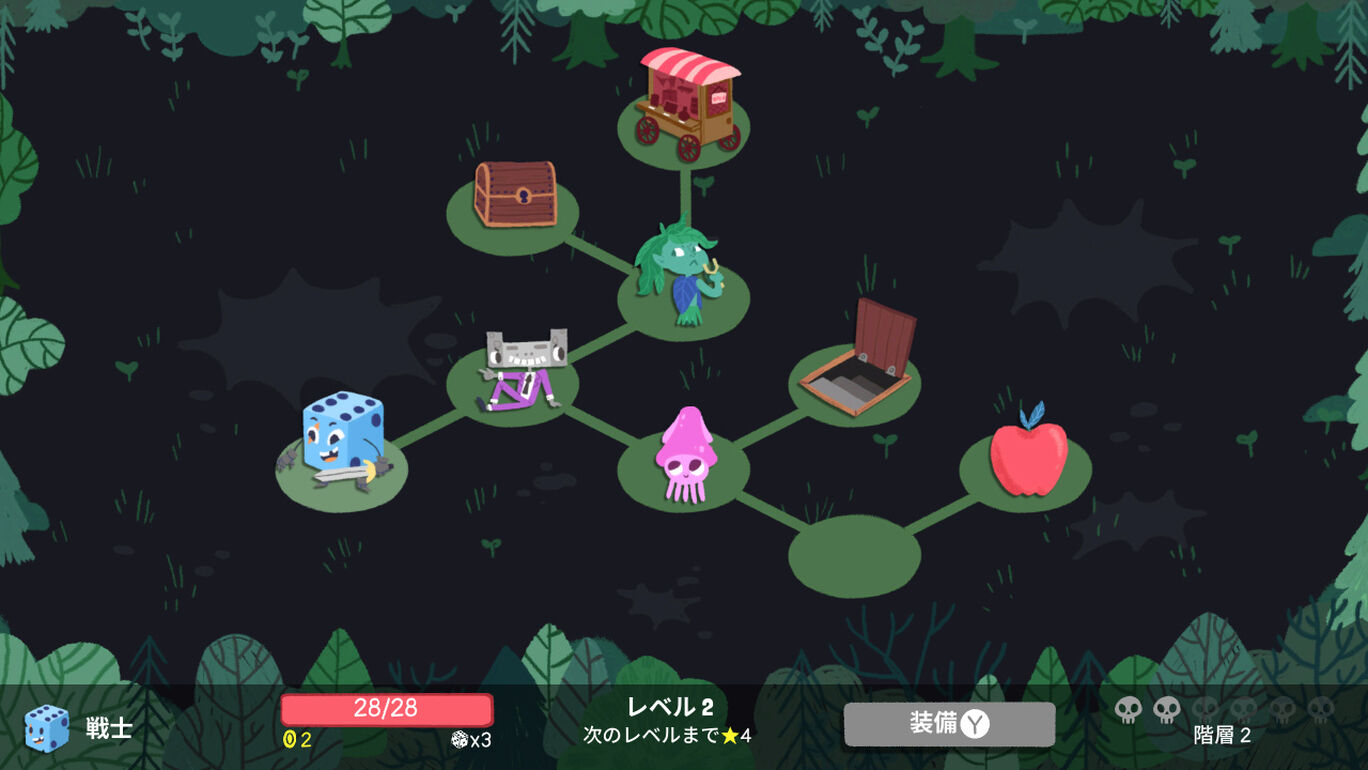Click the dice x3 counter icon

(x=458, y=737)
